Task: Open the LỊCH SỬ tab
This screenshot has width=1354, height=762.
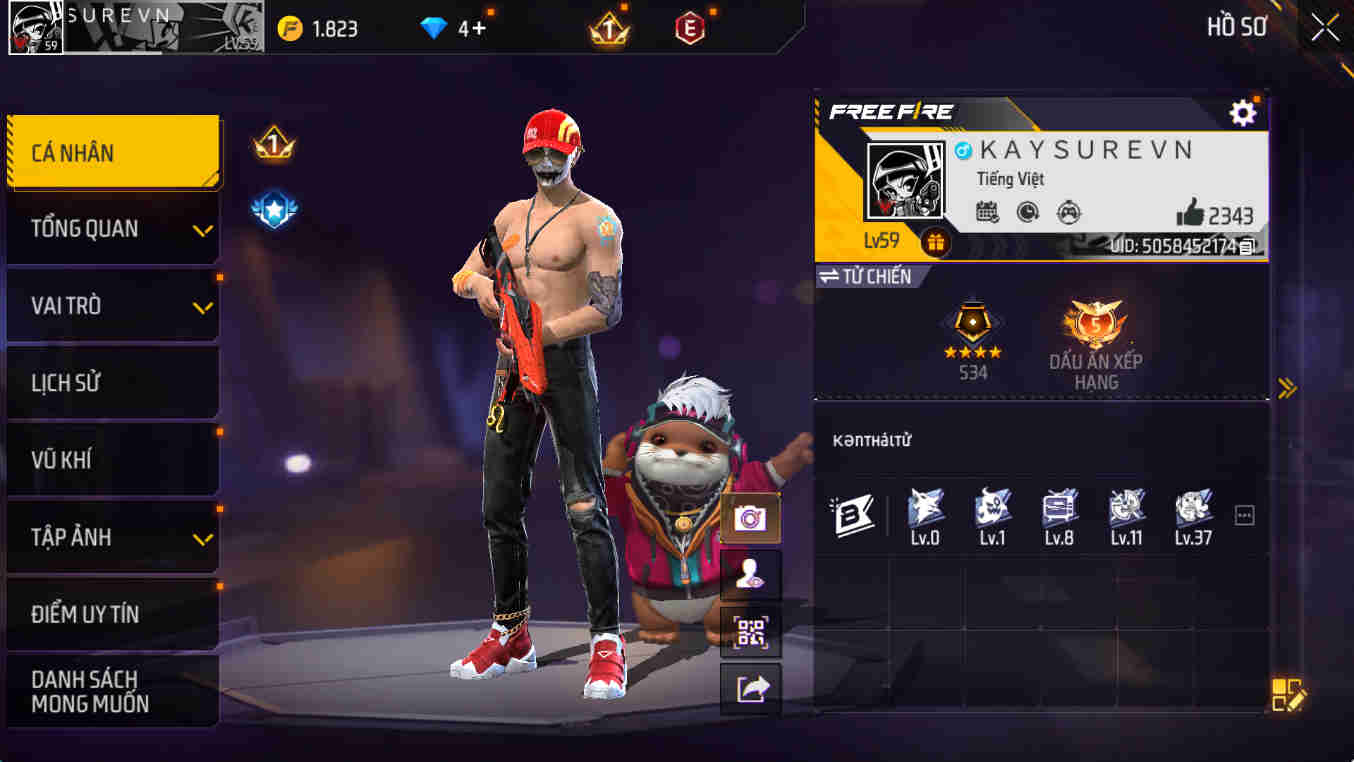Action: point(113,383)
